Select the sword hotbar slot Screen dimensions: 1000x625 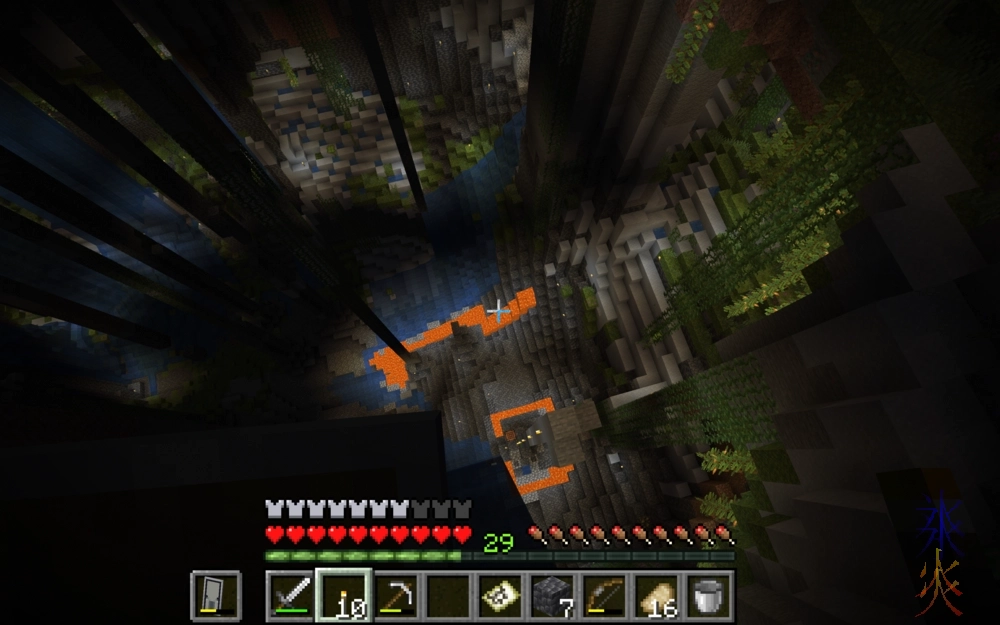pos(290,595)
